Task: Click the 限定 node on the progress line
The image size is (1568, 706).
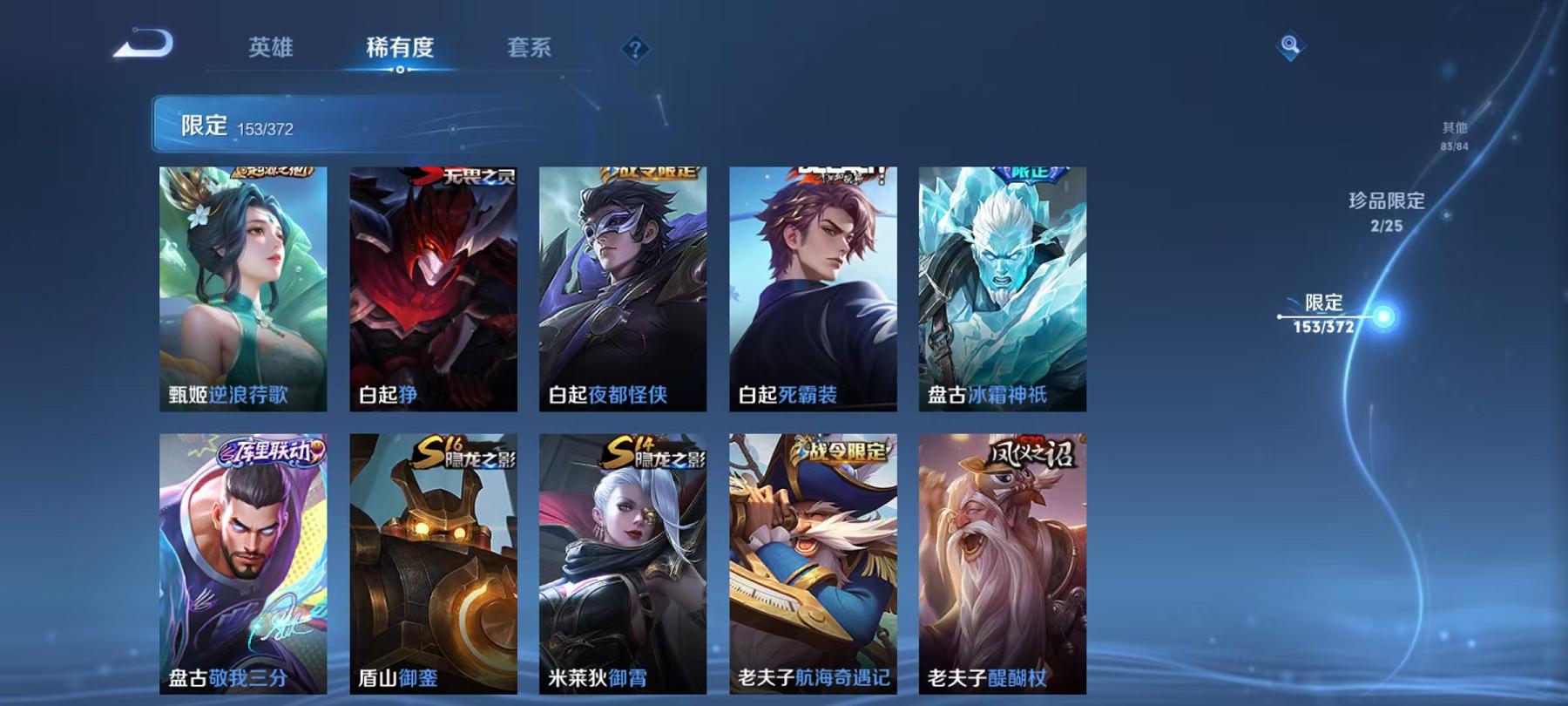Action: pos(1325,305)
